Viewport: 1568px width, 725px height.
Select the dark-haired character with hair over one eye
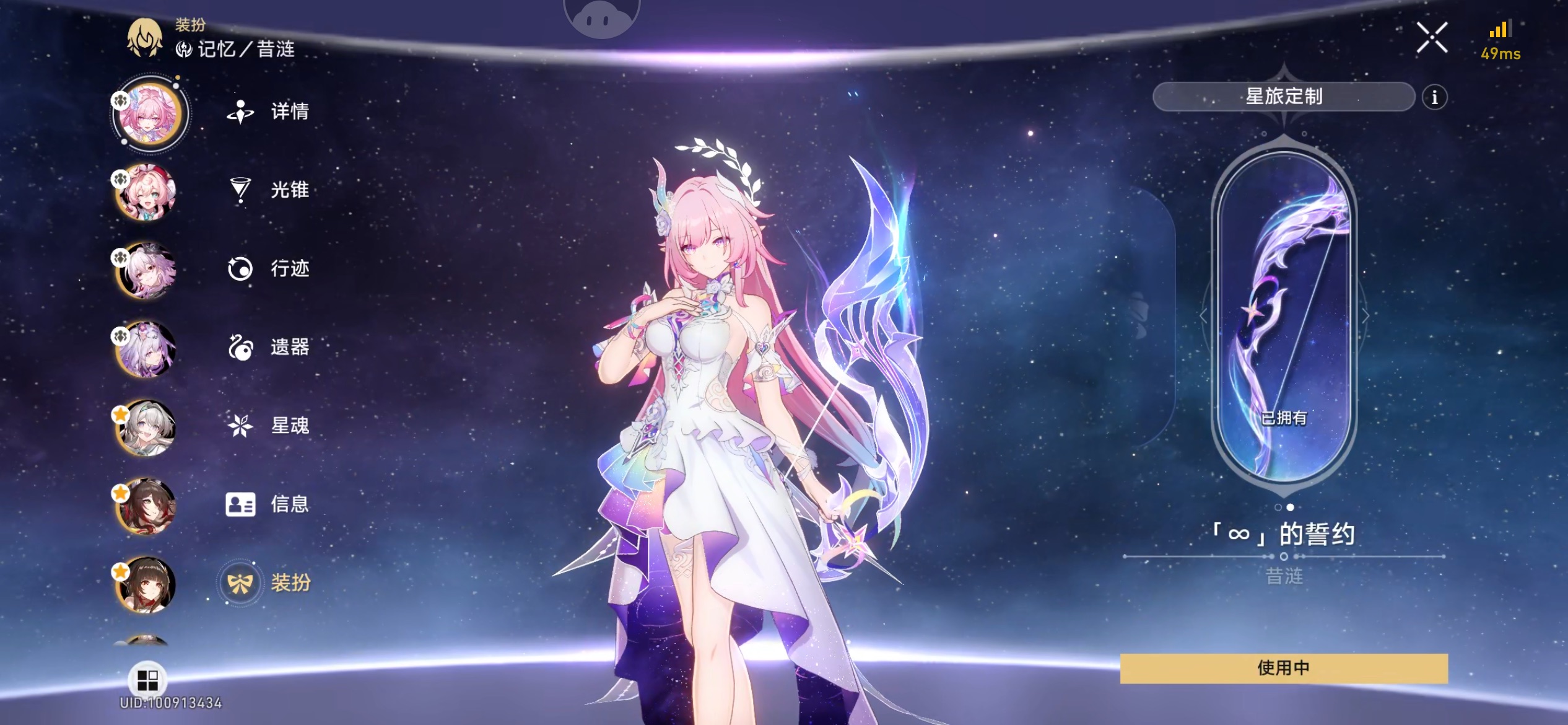tap(146, 507)
